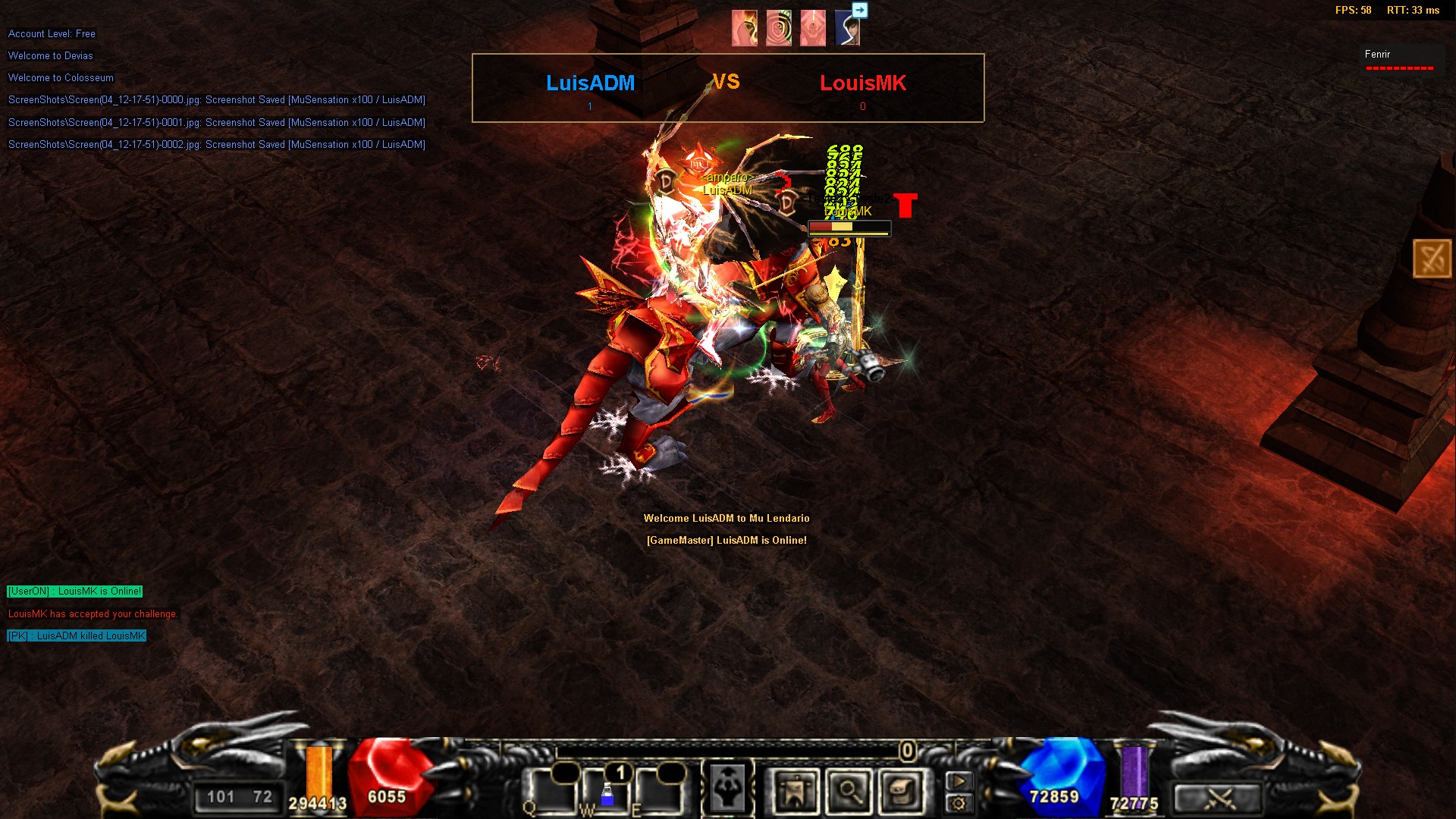Click the '[PK] : LuisADM killed LouisMK' message

[x=76, y=636]
